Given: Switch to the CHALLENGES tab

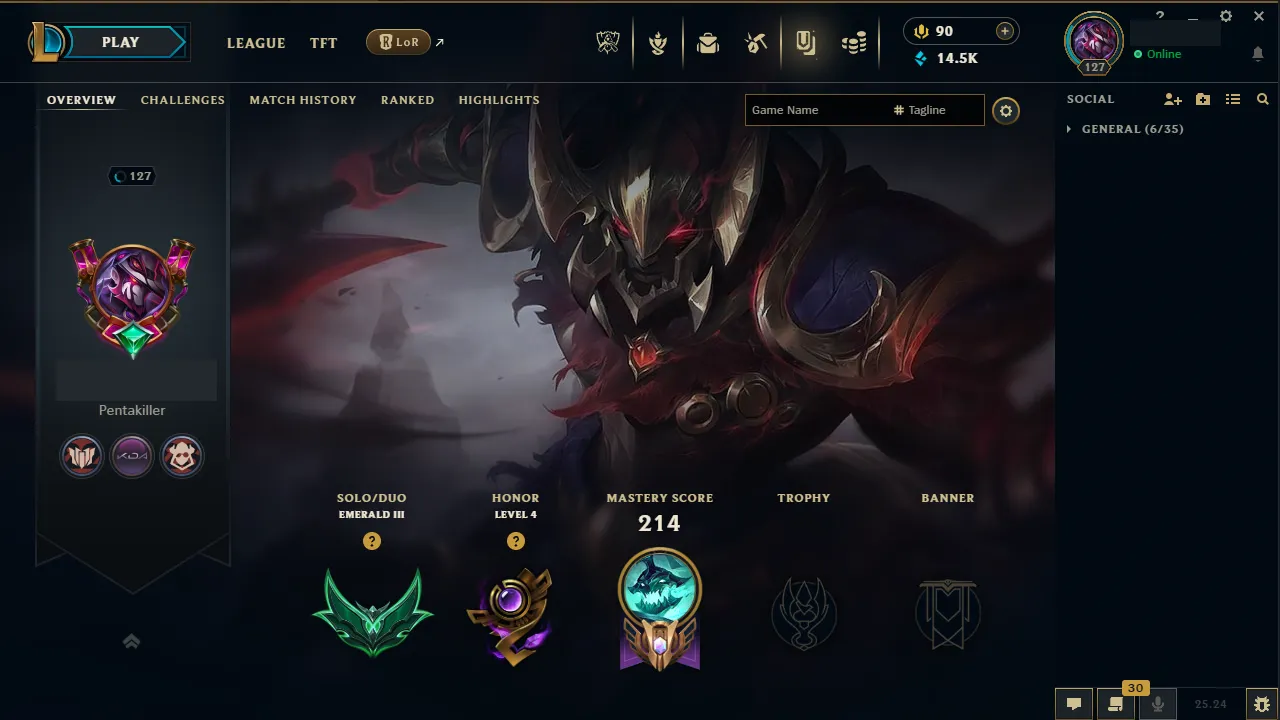Looking at the screenshot, I should [x=182, y=100].
